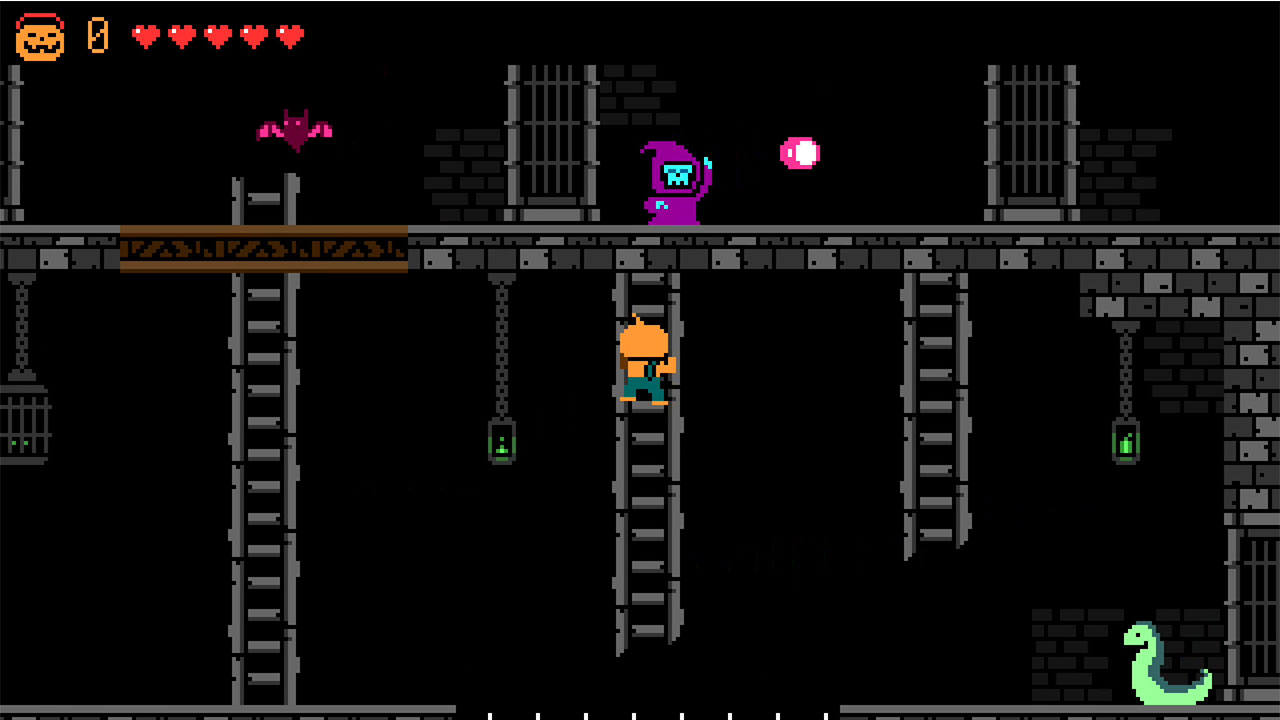
Task: Click the last heart in the health bar
Action: (x=290, y=36)
